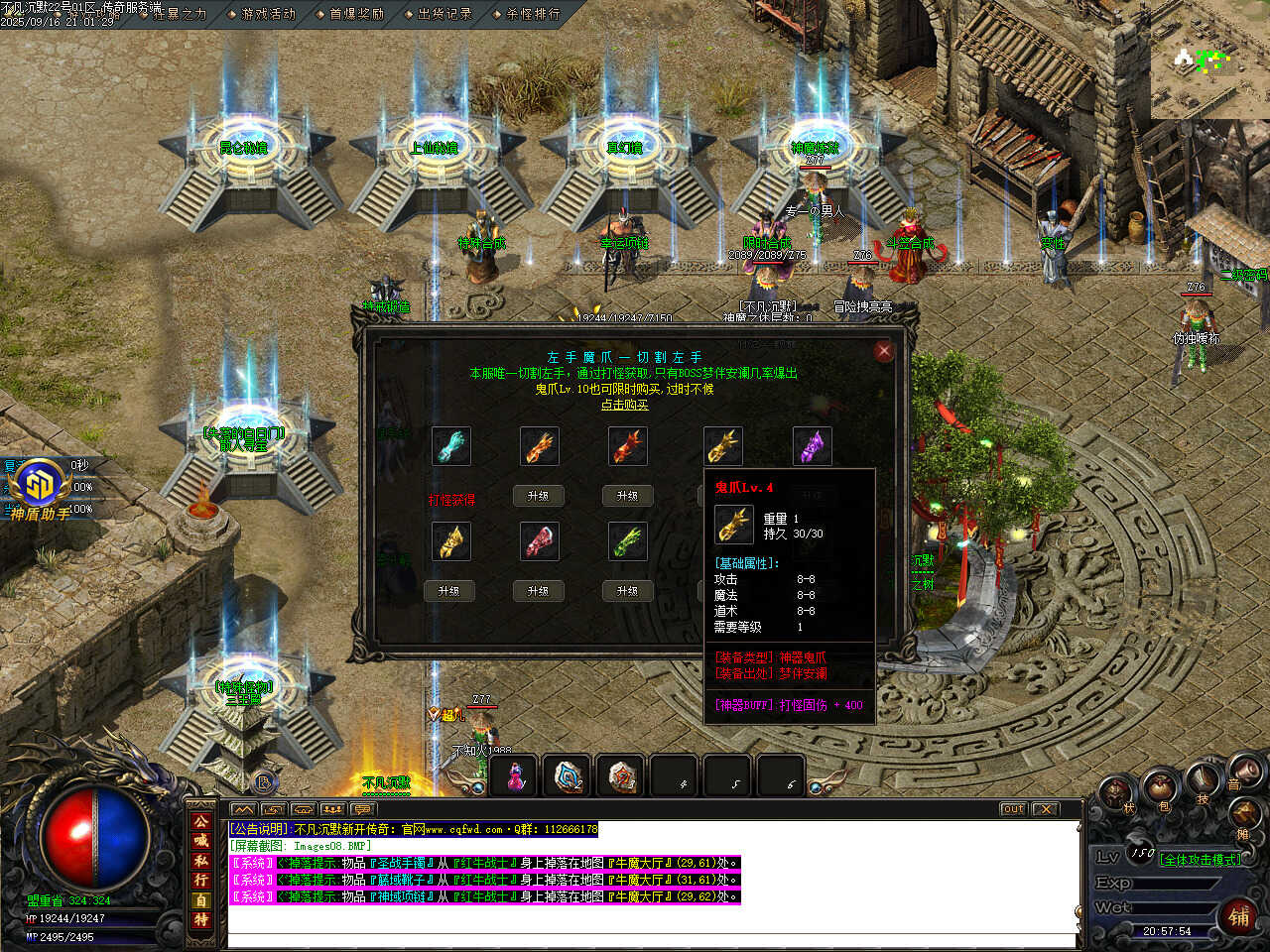Switch chat to the 私 private channel
Screen dimensions: 1270x952
tap(201, 860)
